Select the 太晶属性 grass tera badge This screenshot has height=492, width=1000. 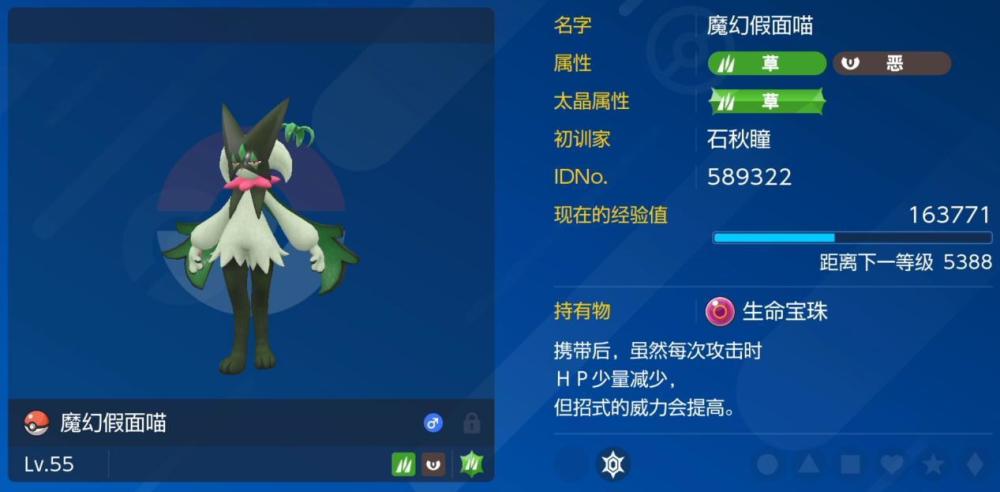tap(767, 101)
